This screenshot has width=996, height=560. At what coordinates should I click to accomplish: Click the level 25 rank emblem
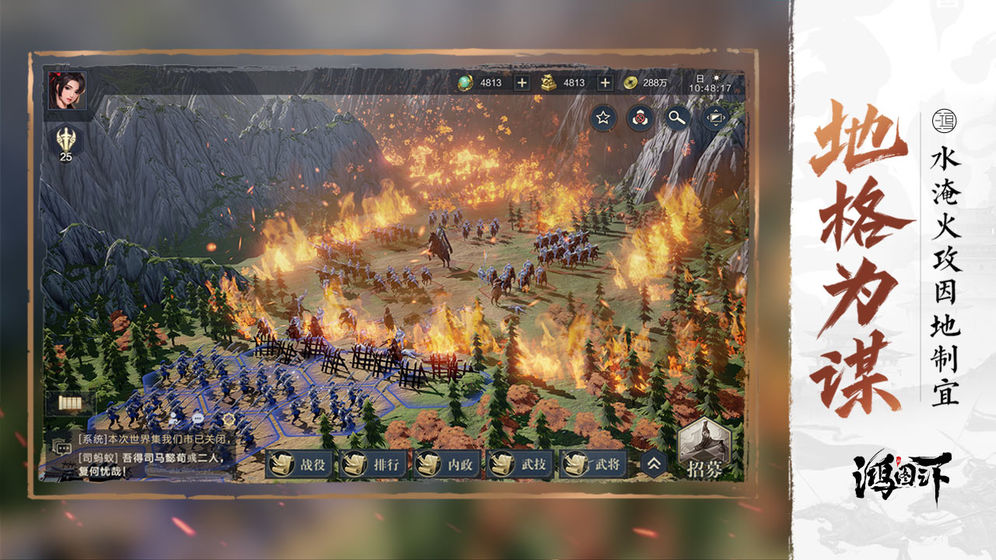tap(66, 142)
